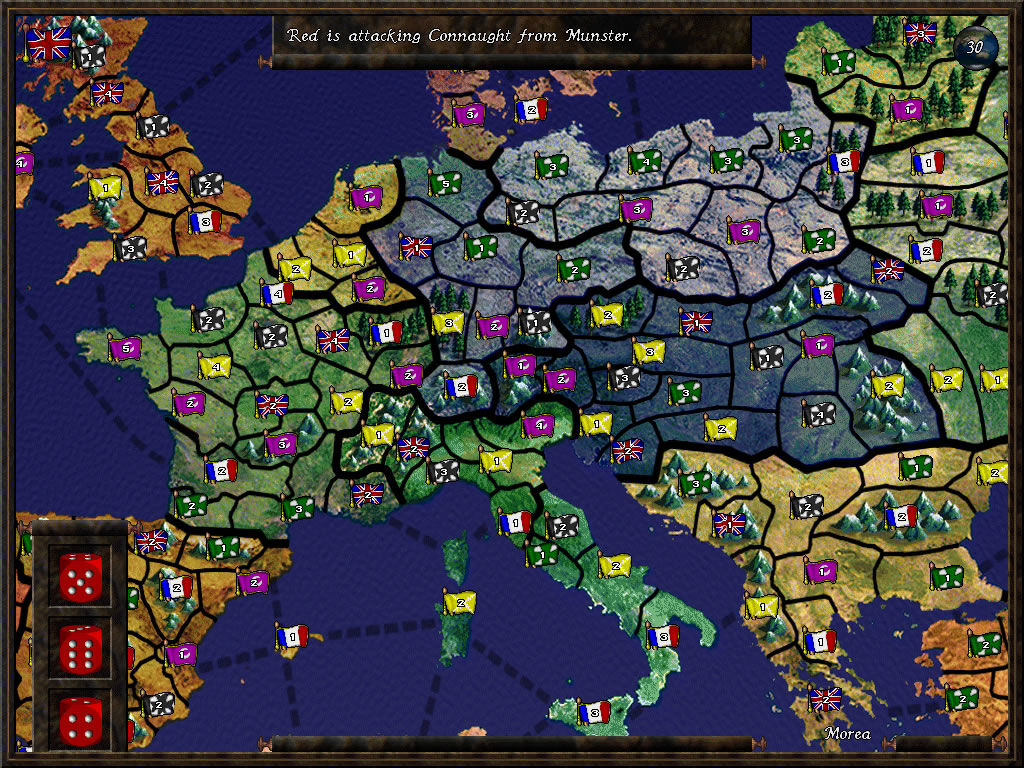
Task: Select the purple flag in the Netherlands
Action: (x=366, y=197)
